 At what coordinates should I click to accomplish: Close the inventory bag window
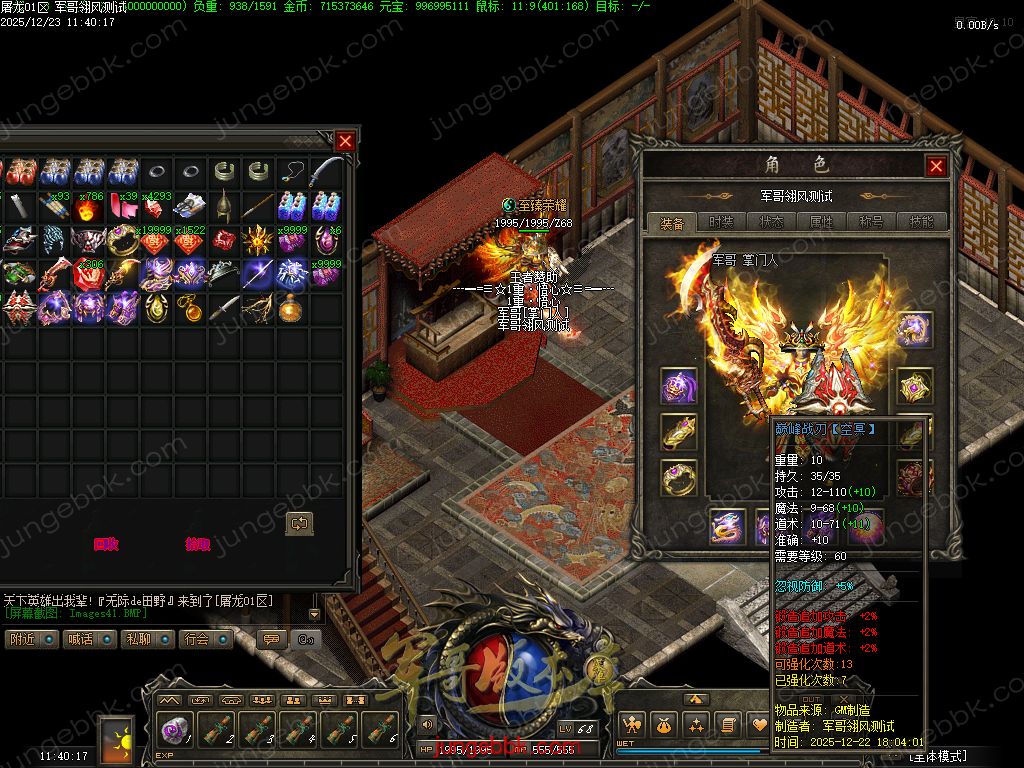tap(345, 141)
